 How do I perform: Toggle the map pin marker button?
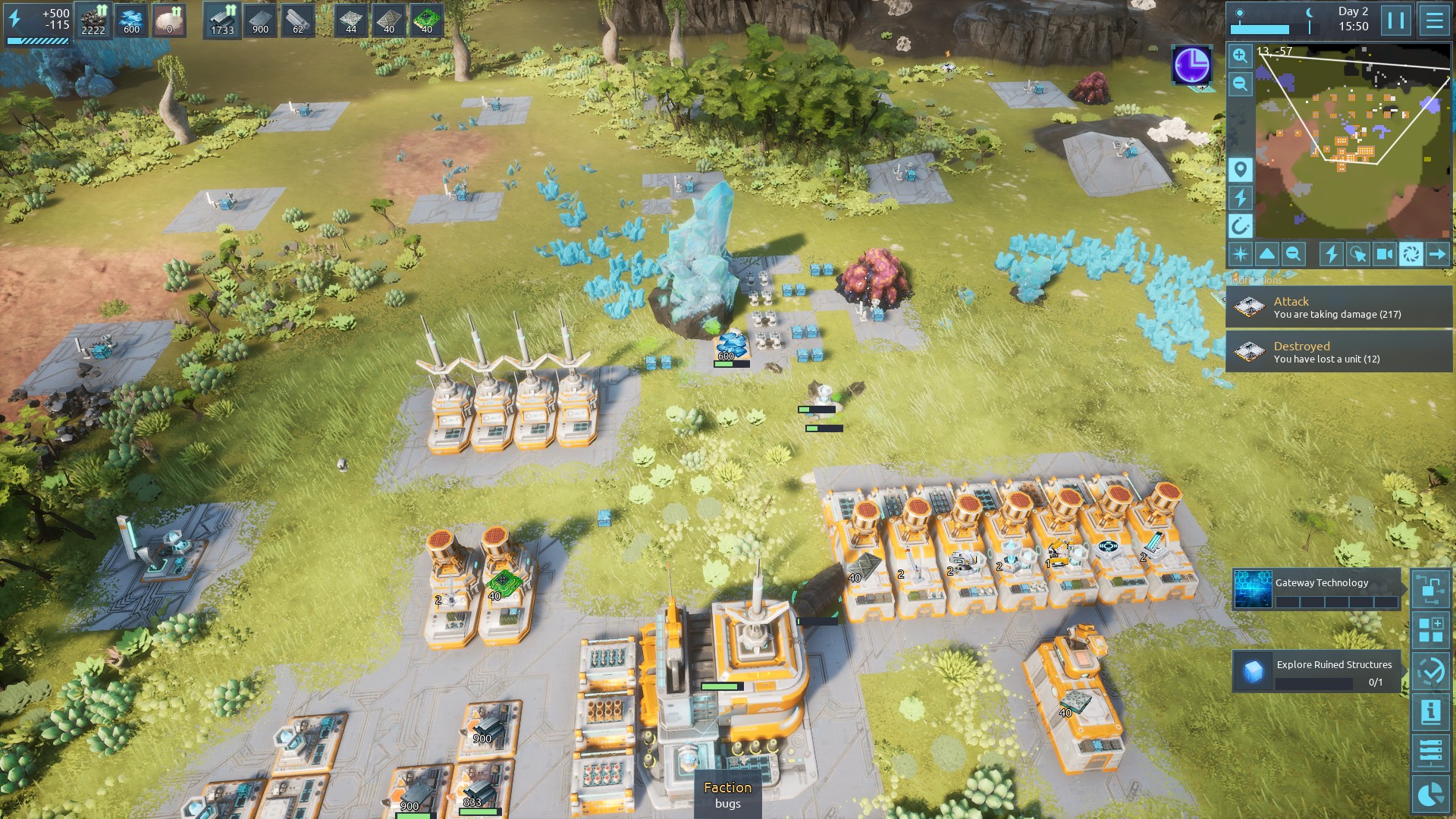[1240, 169]
